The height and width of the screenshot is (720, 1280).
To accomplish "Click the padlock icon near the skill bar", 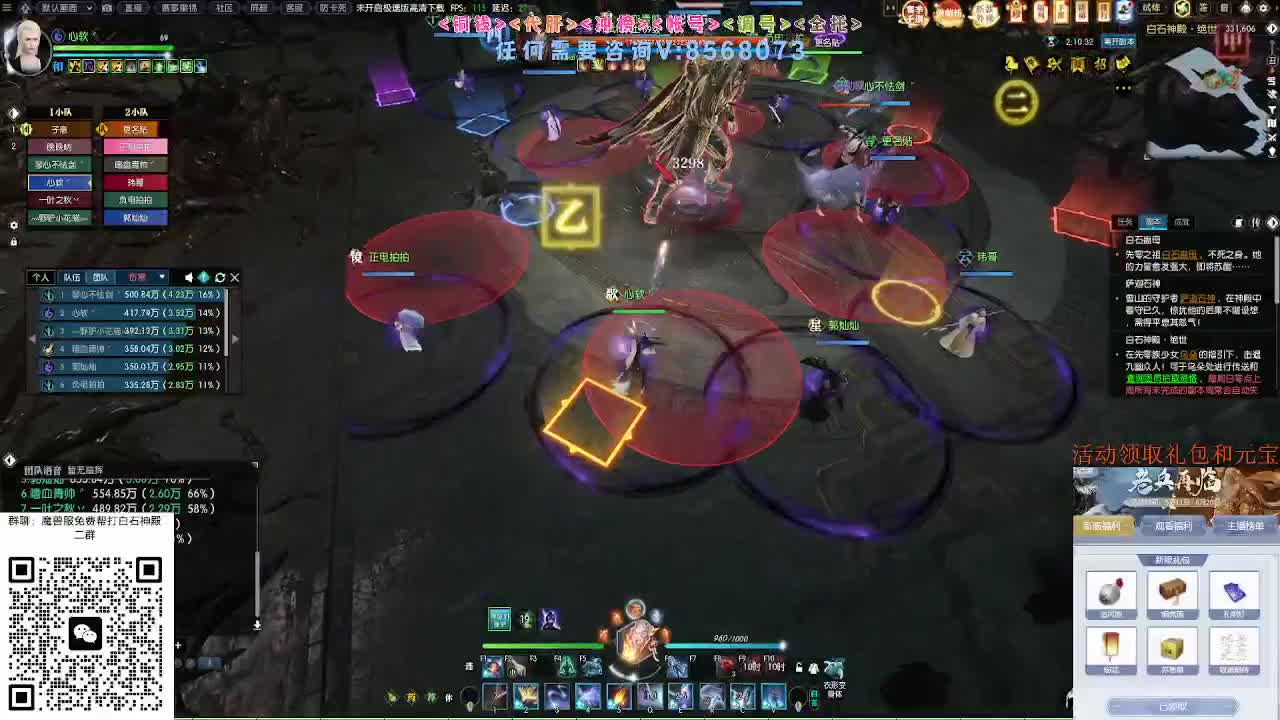I will [798, 667].
